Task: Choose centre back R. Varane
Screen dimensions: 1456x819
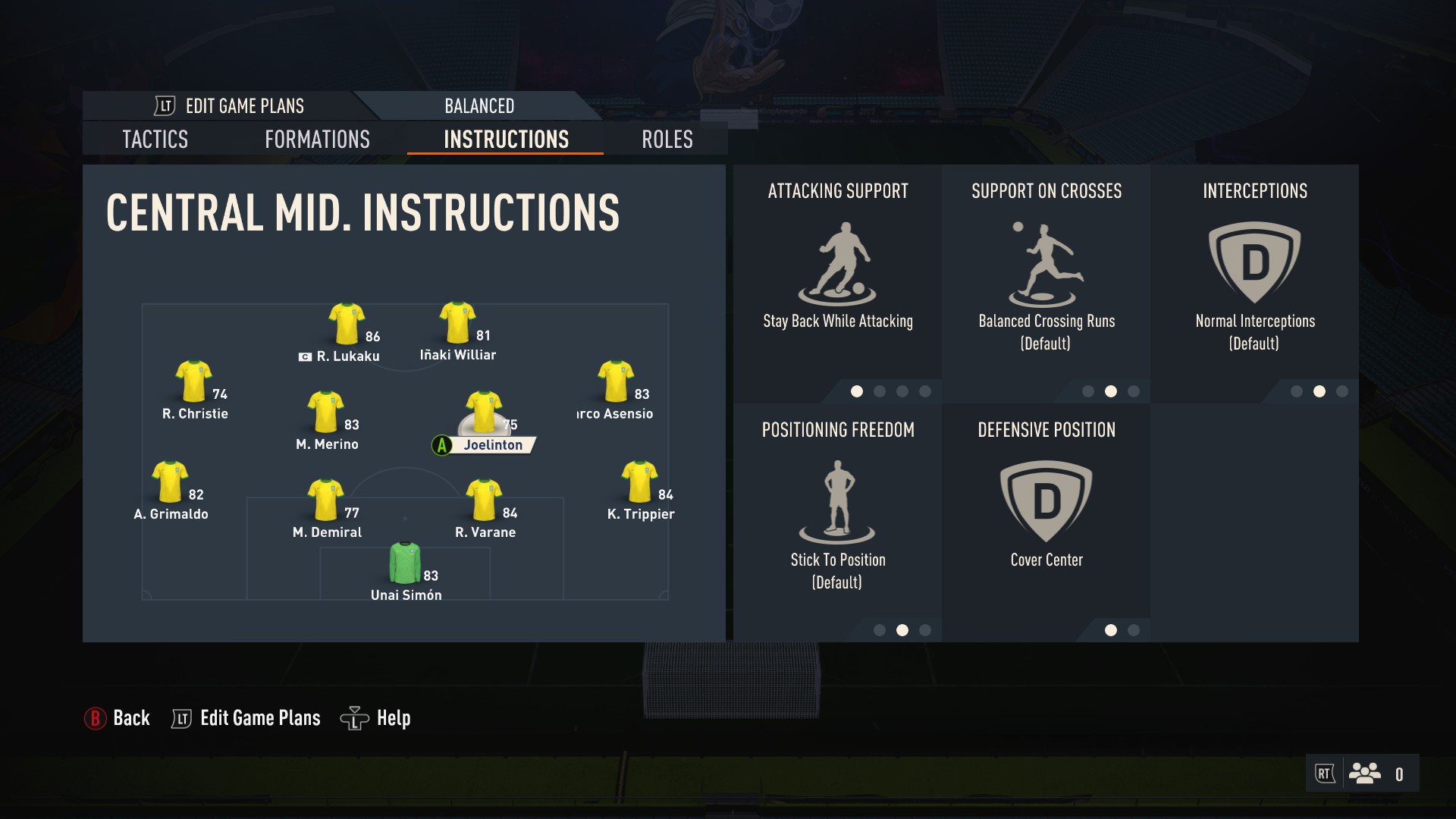Action: point(483,500)
